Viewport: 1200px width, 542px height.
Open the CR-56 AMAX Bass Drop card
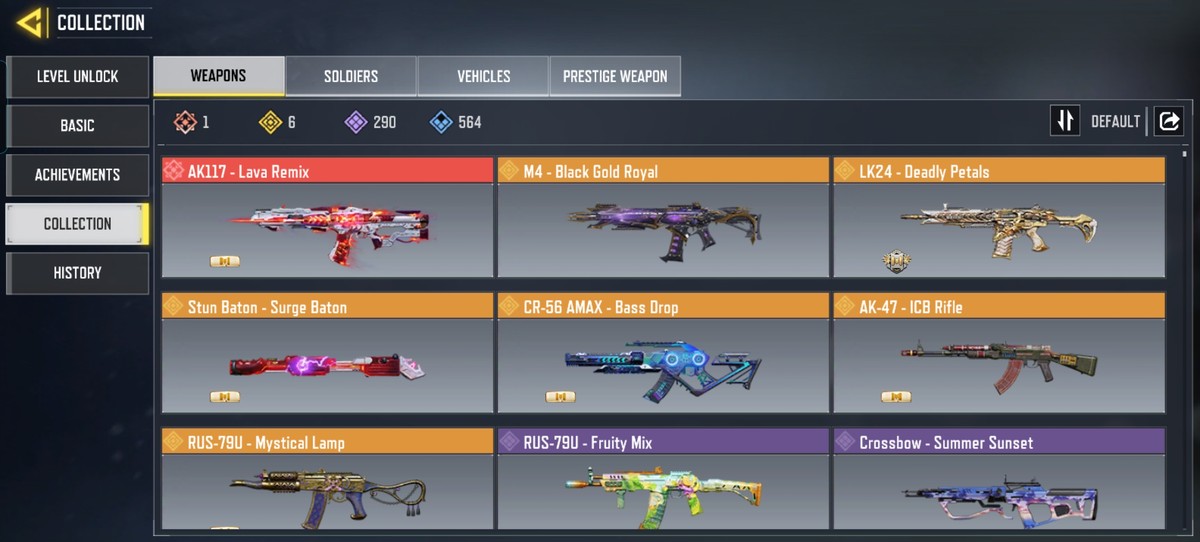(x=663, y=354)
